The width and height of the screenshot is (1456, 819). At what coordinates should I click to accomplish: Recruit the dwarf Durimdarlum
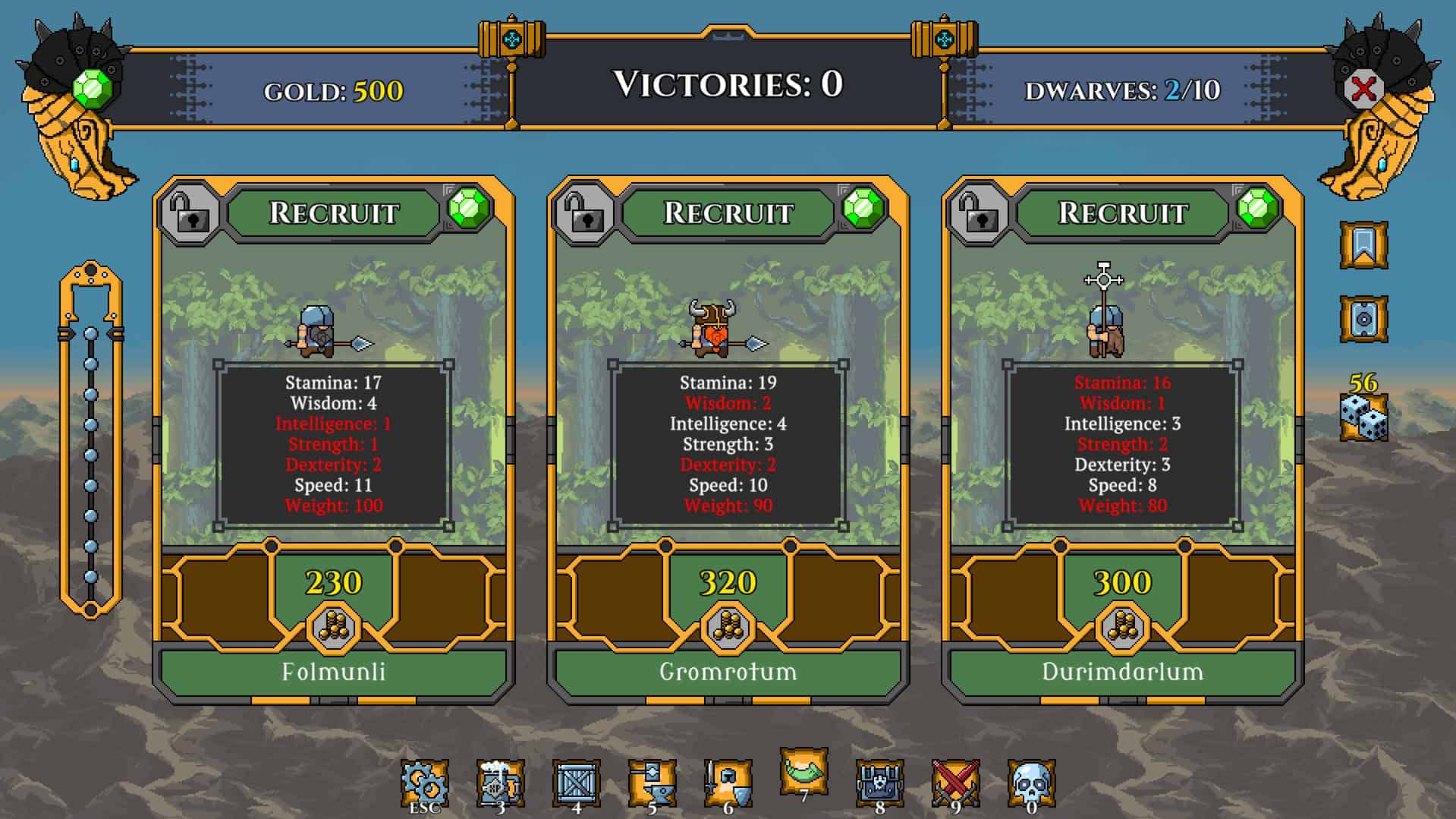(1122, 213)
